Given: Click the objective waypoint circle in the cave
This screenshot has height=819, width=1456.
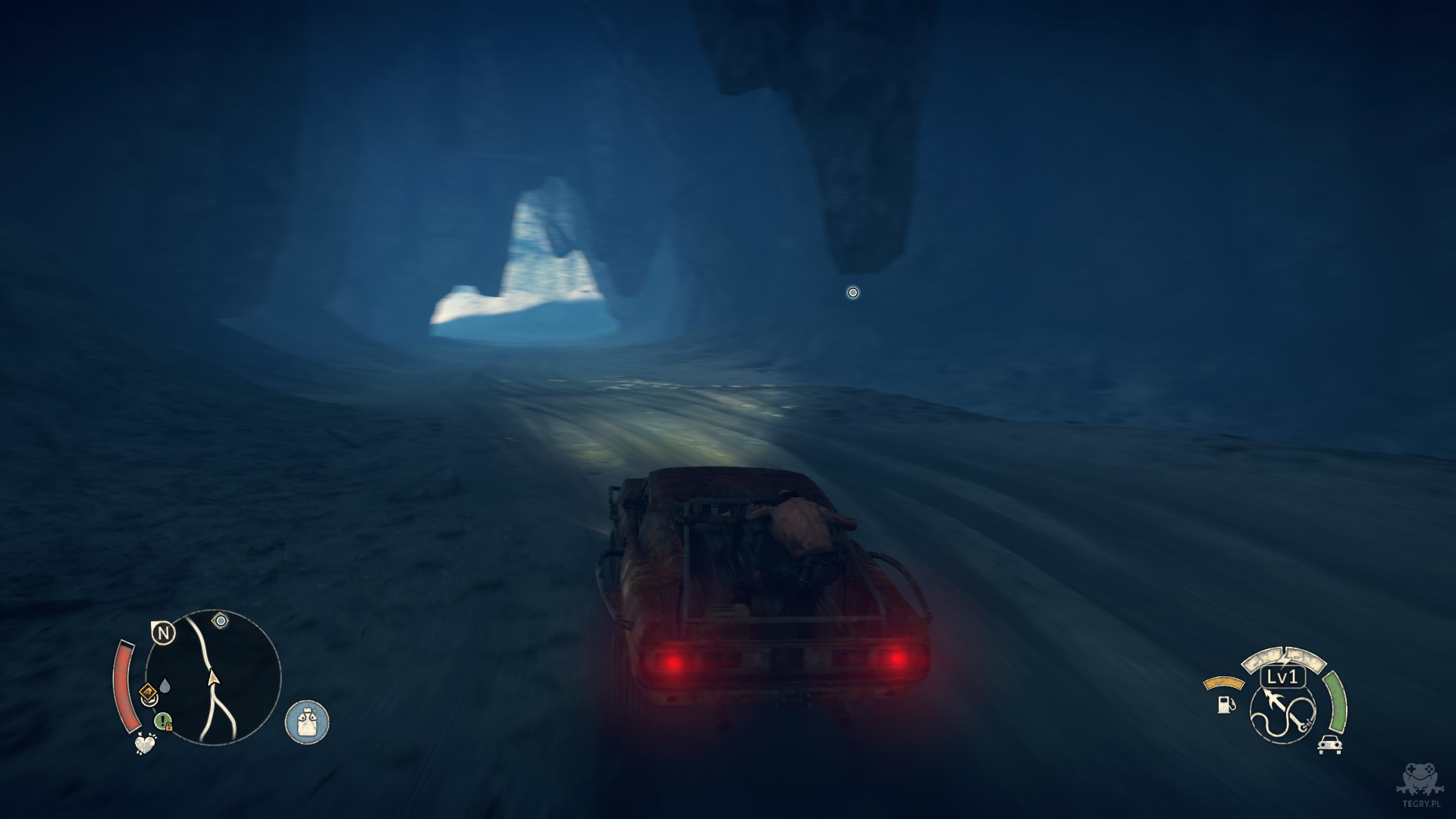Looking at the screenshot, I should (852, 292).
